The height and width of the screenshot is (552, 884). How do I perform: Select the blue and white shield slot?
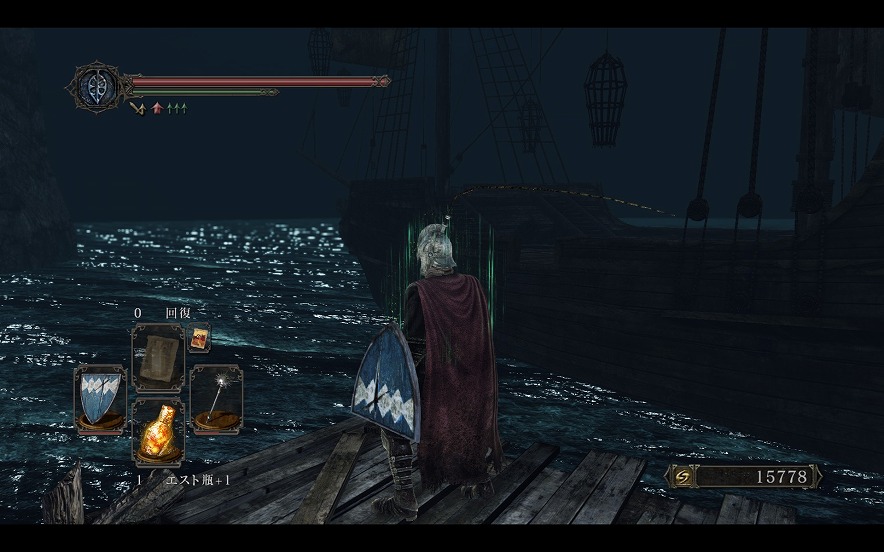pyautogui.click(x=100, y=397)
